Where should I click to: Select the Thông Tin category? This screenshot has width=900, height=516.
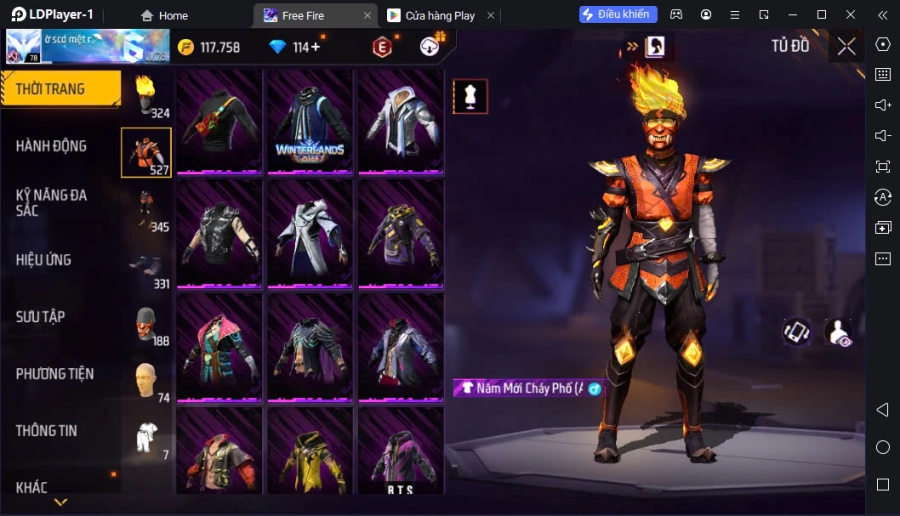click(47, 431)
